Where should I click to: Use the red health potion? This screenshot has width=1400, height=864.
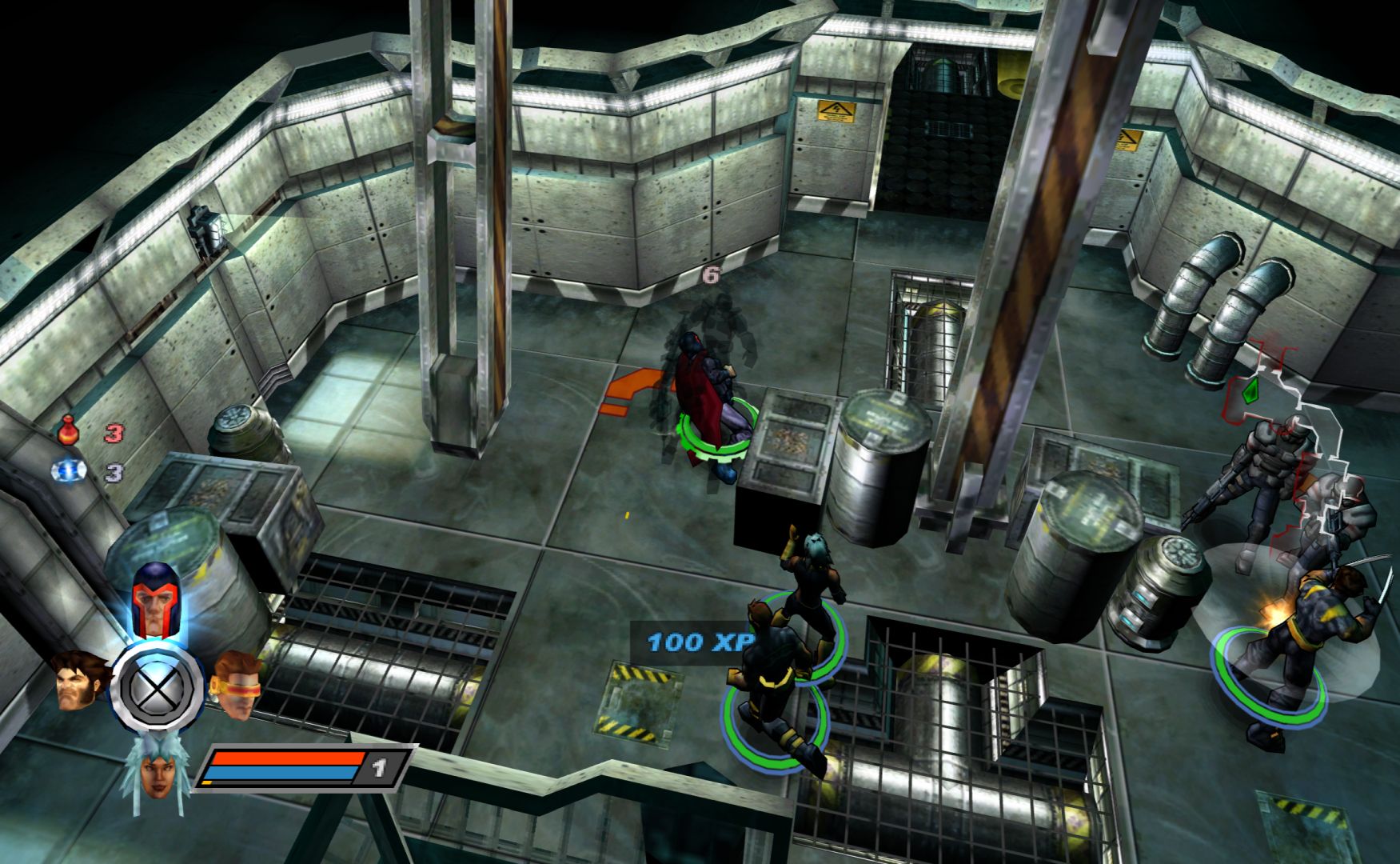70,433
